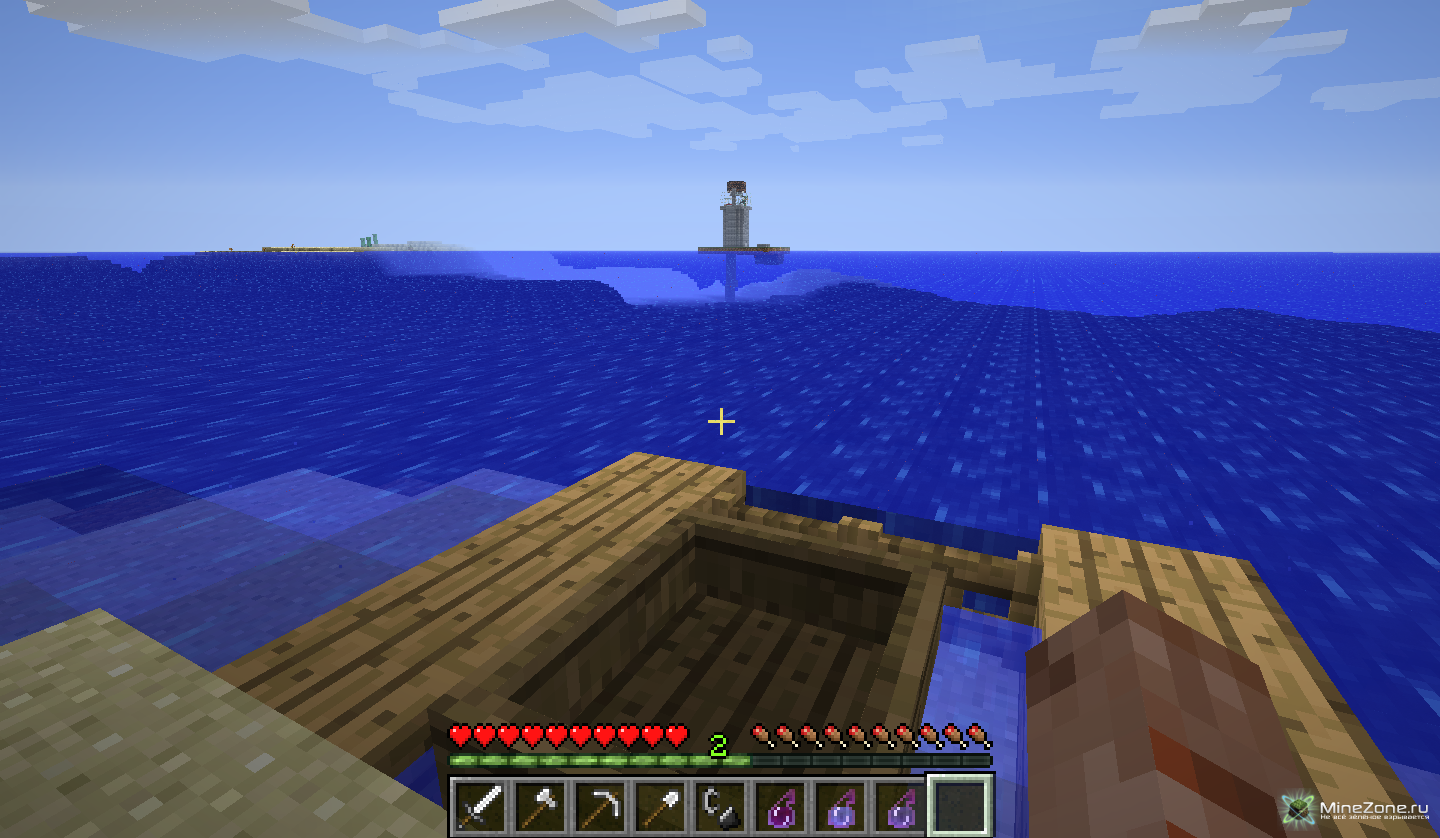Switch to the iron shovel slot
The height and width of the screenshot is (838, 1440).
pyautogui.click(x=661, y=806)
